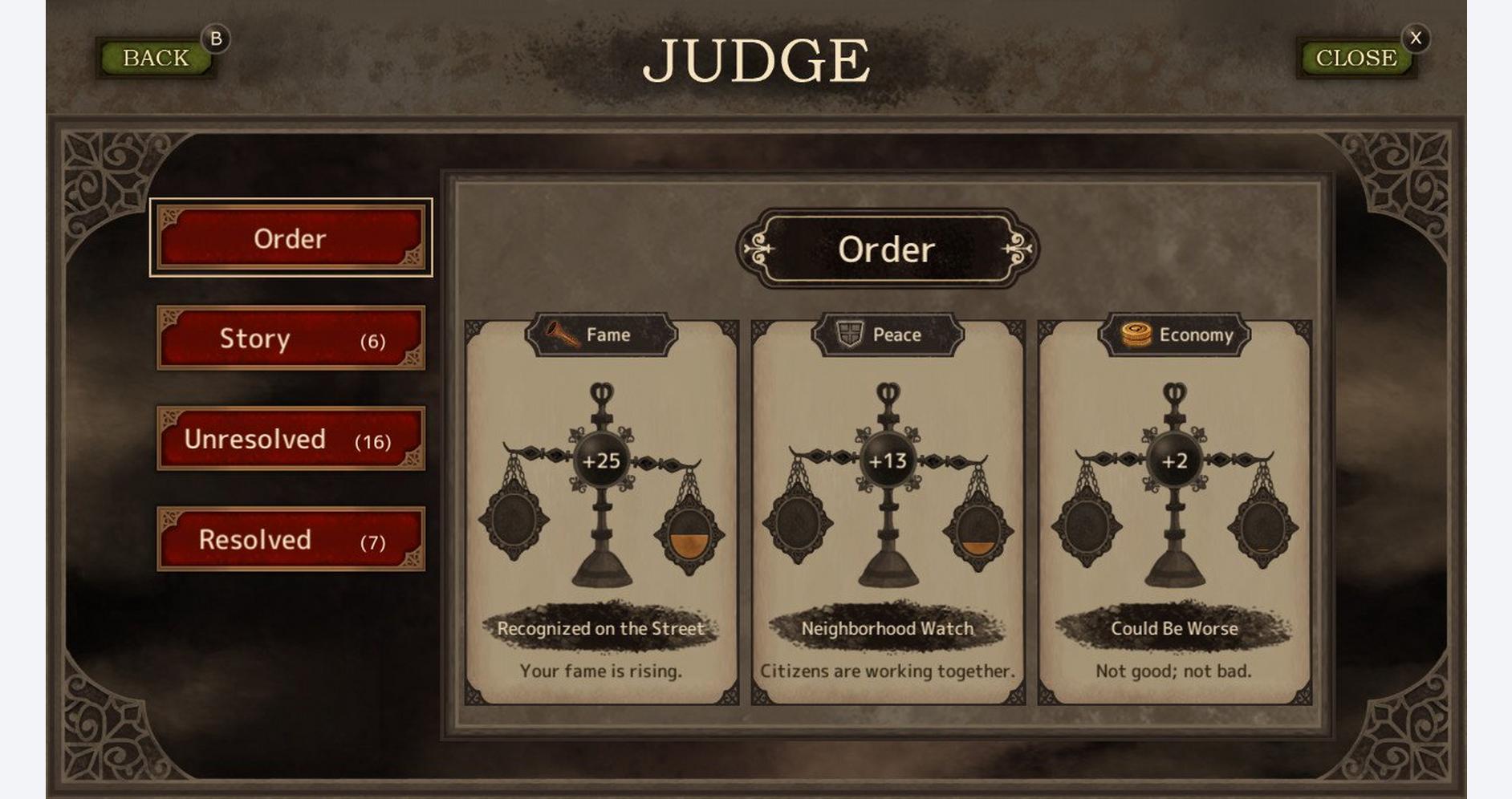Switch to the Story tab
The width and height of the screenshot is (1512, 799).
click(x=290, y=339)
